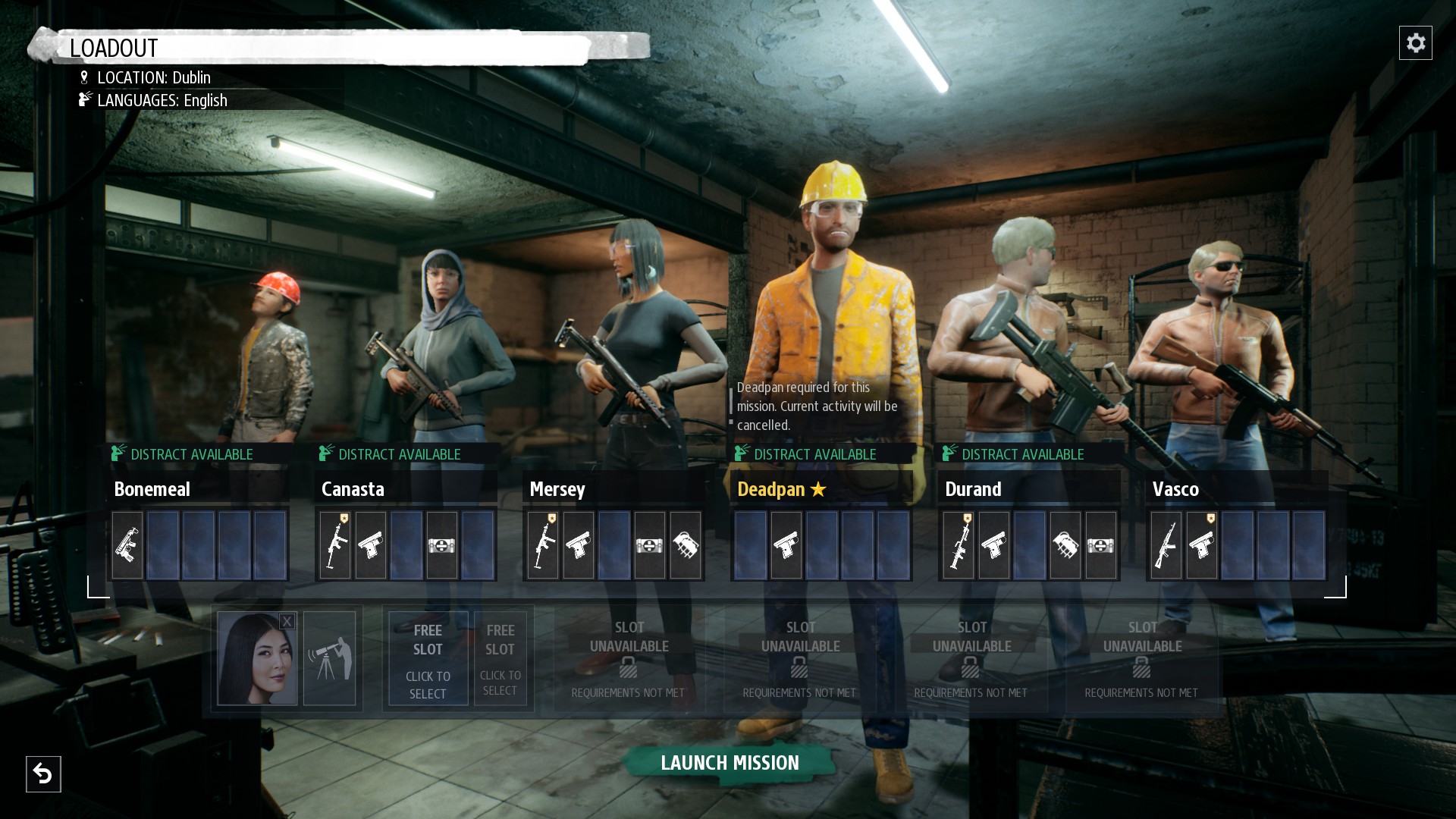Click Deadpan's pistol slot icon
The image size is (1456, 819).
point(786,544)
